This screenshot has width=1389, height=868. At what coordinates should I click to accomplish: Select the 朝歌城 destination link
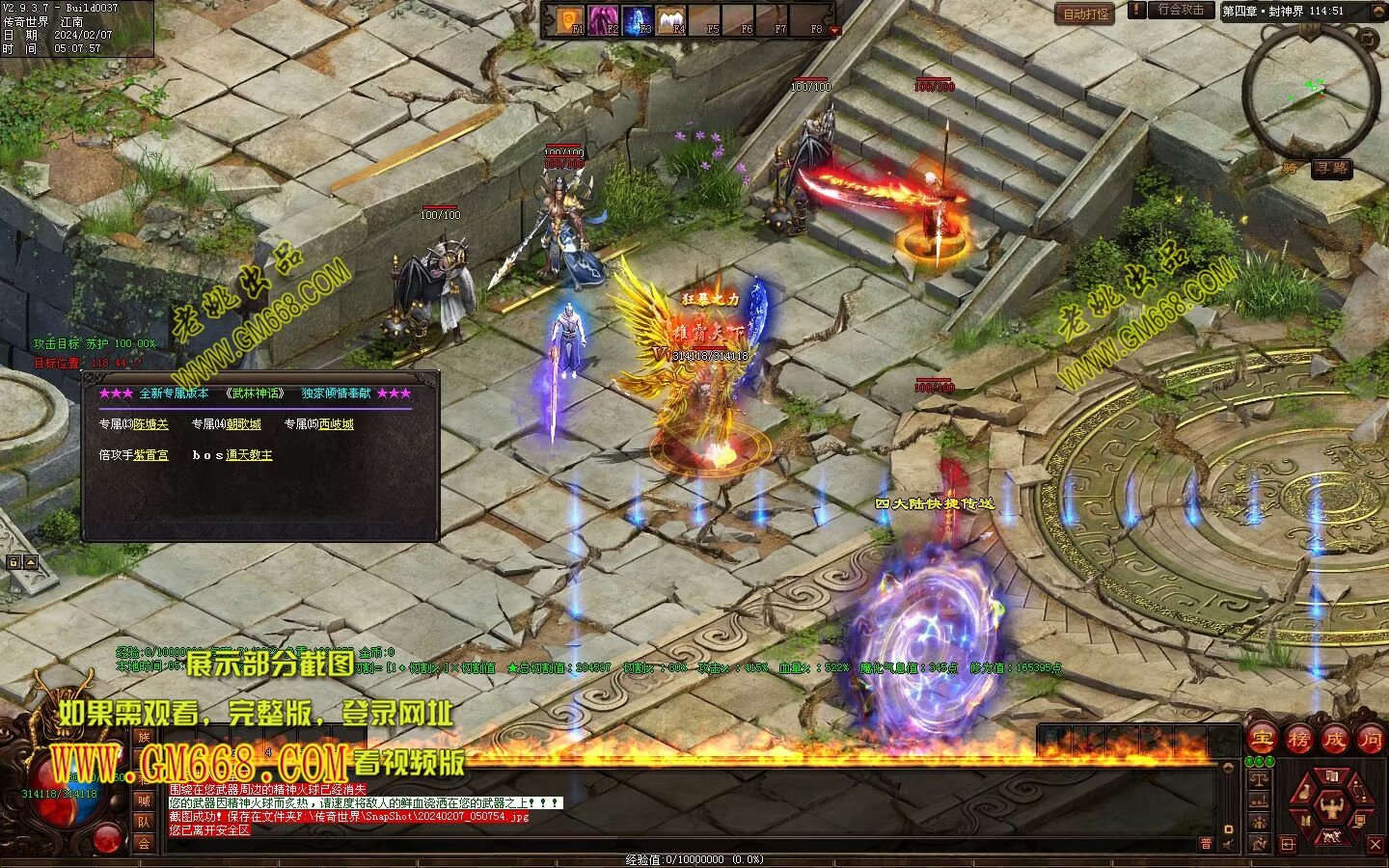tap(243, 424)
